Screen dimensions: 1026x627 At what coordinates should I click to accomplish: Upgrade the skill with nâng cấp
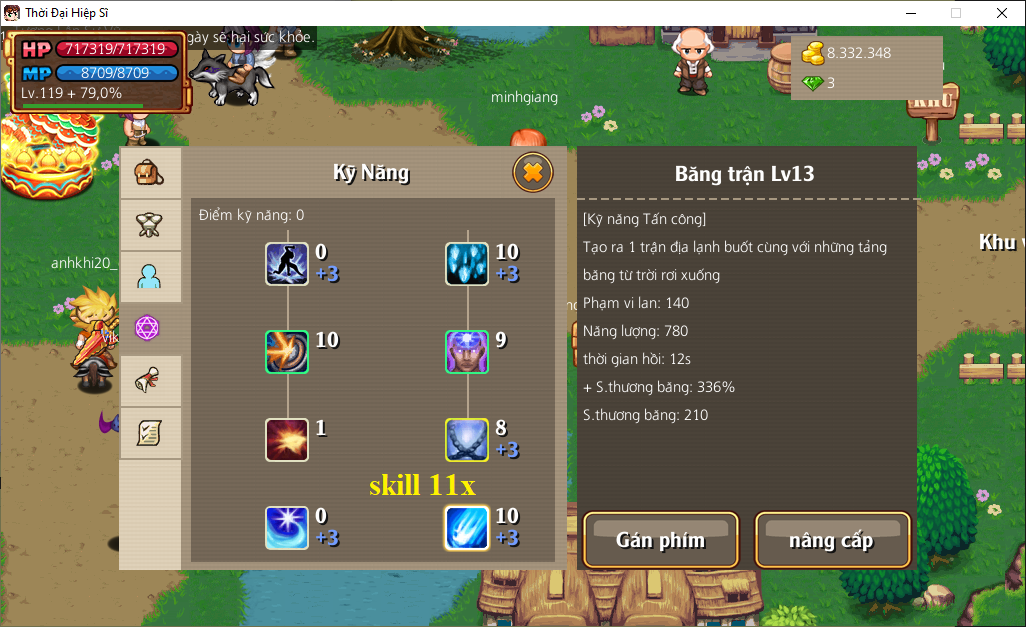coord(832,540)
